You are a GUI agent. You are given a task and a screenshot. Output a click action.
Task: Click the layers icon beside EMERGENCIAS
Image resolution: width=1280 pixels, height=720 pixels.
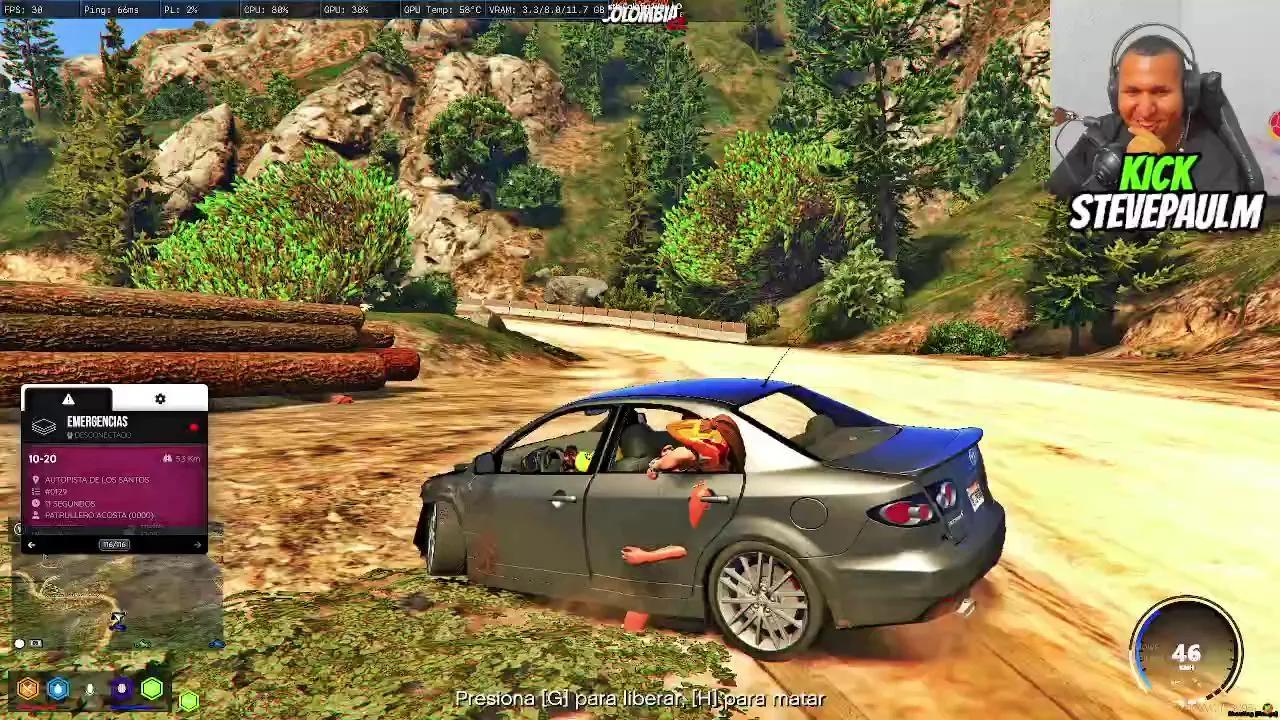coord(42,426)
